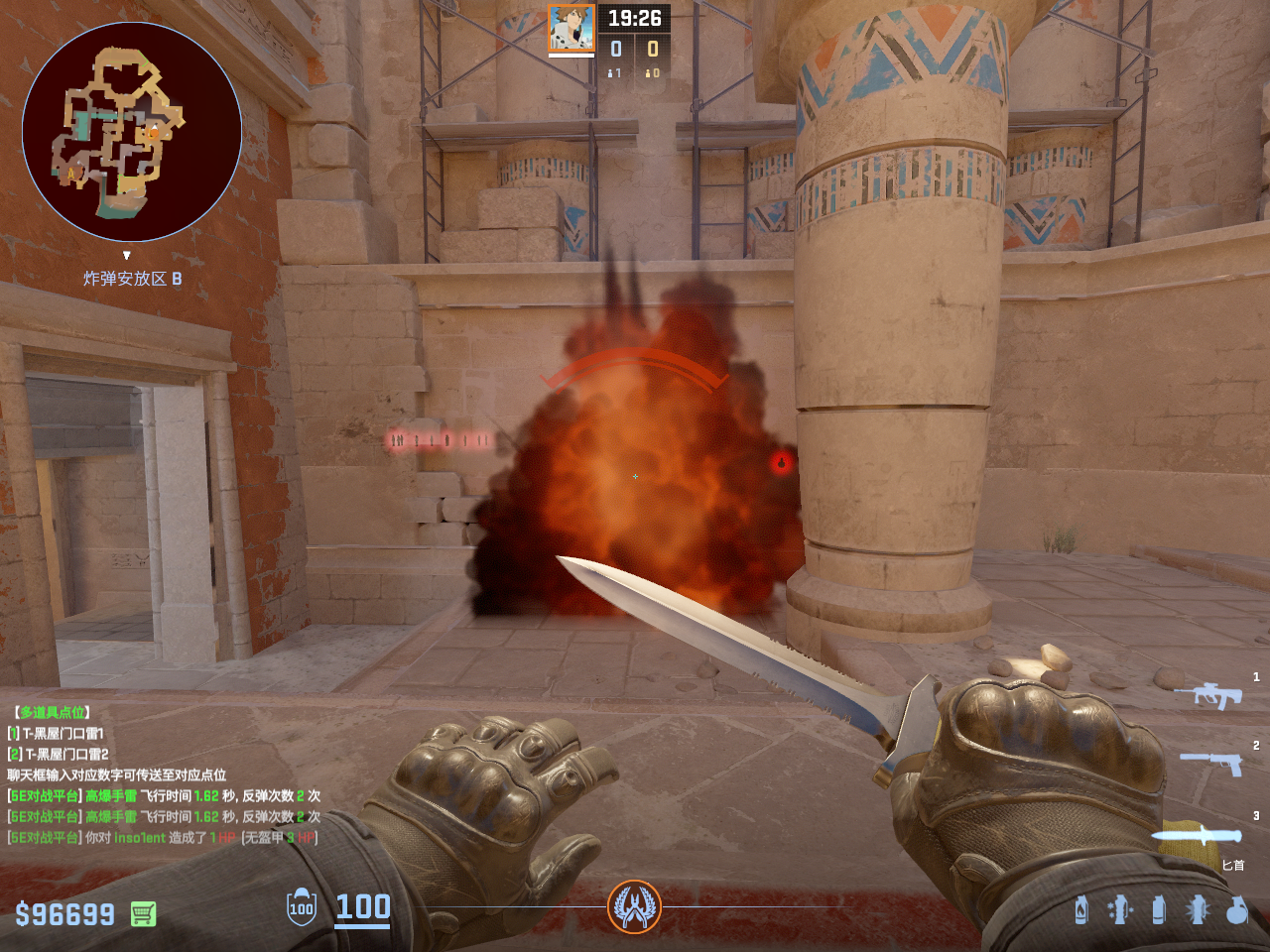The height and width of the screenshot is (952, 1270).
Task: Click the player avatar beside the round timer
Action: coord(571,28)
